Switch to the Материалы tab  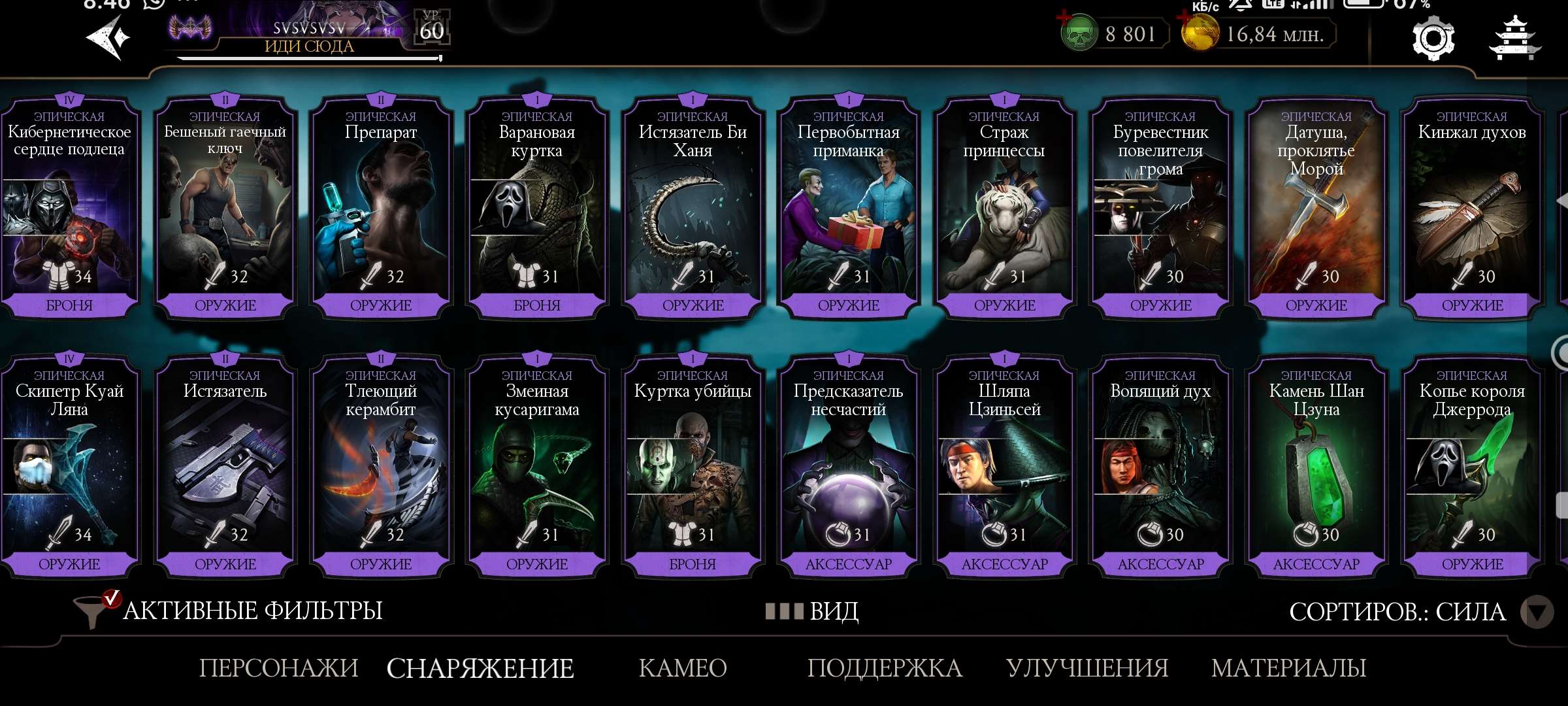(x=1288, y=668)
